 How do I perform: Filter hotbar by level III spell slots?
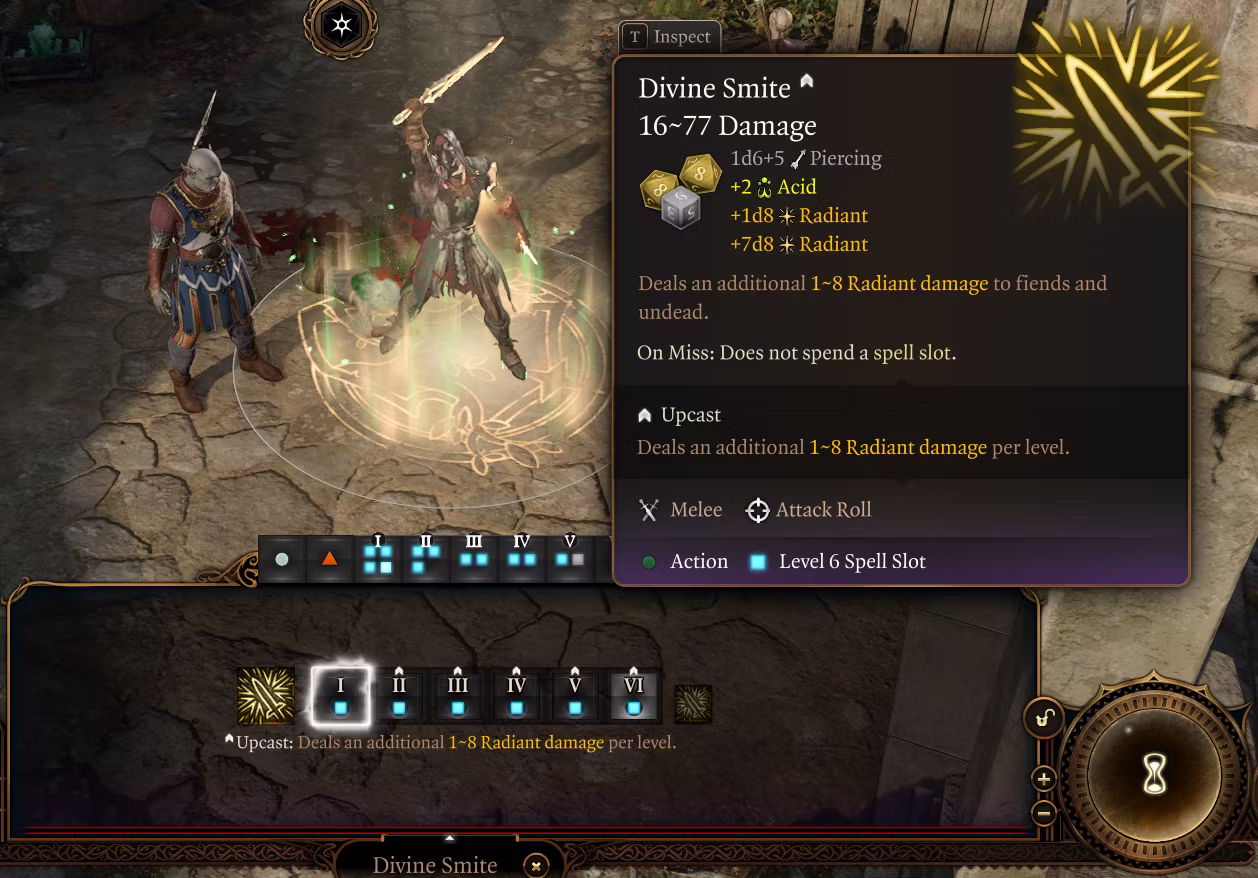474,559
